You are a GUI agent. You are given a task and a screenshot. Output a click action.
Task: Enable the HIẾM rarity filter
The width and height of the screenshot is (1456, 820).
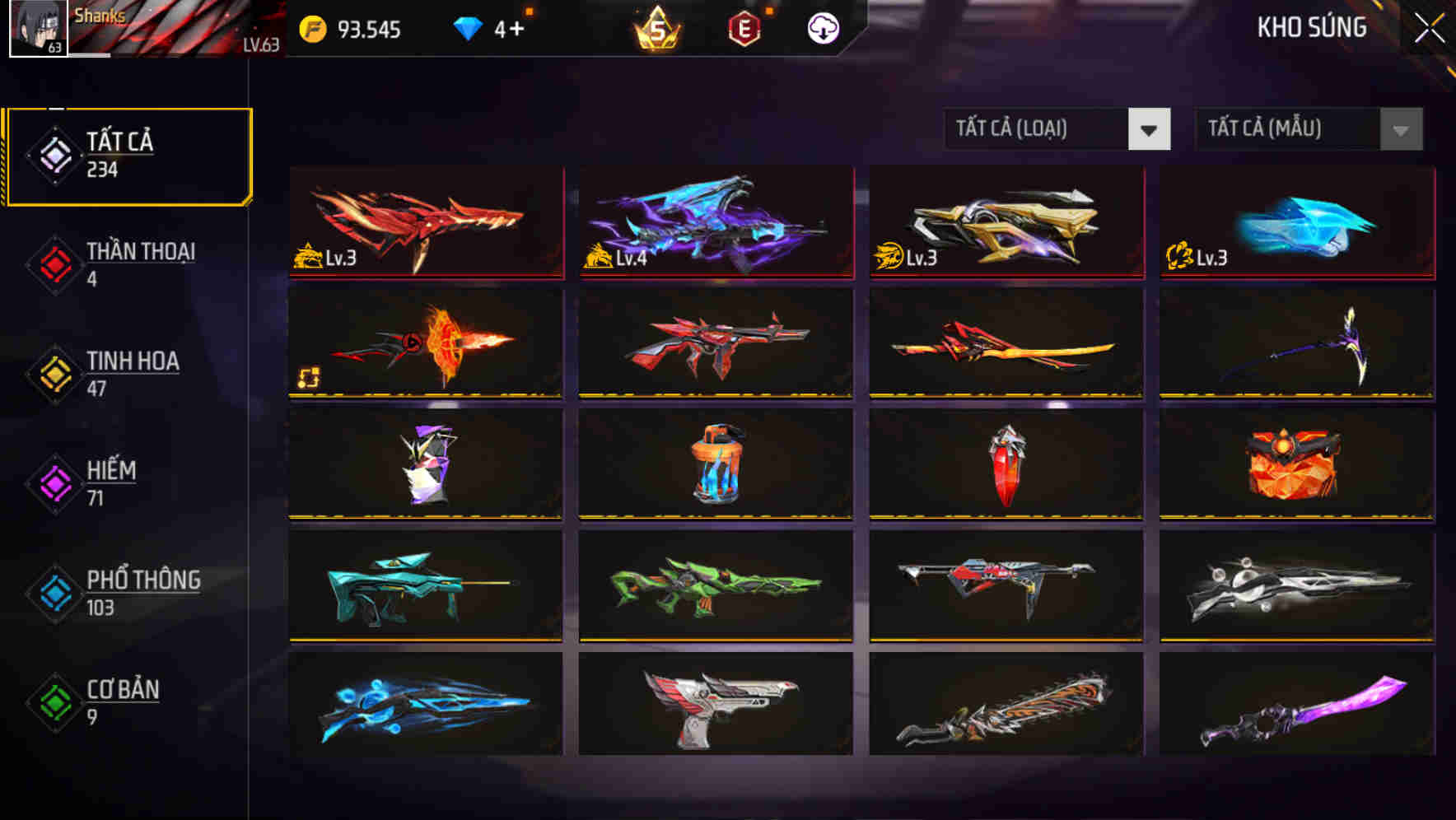[54, 484]
